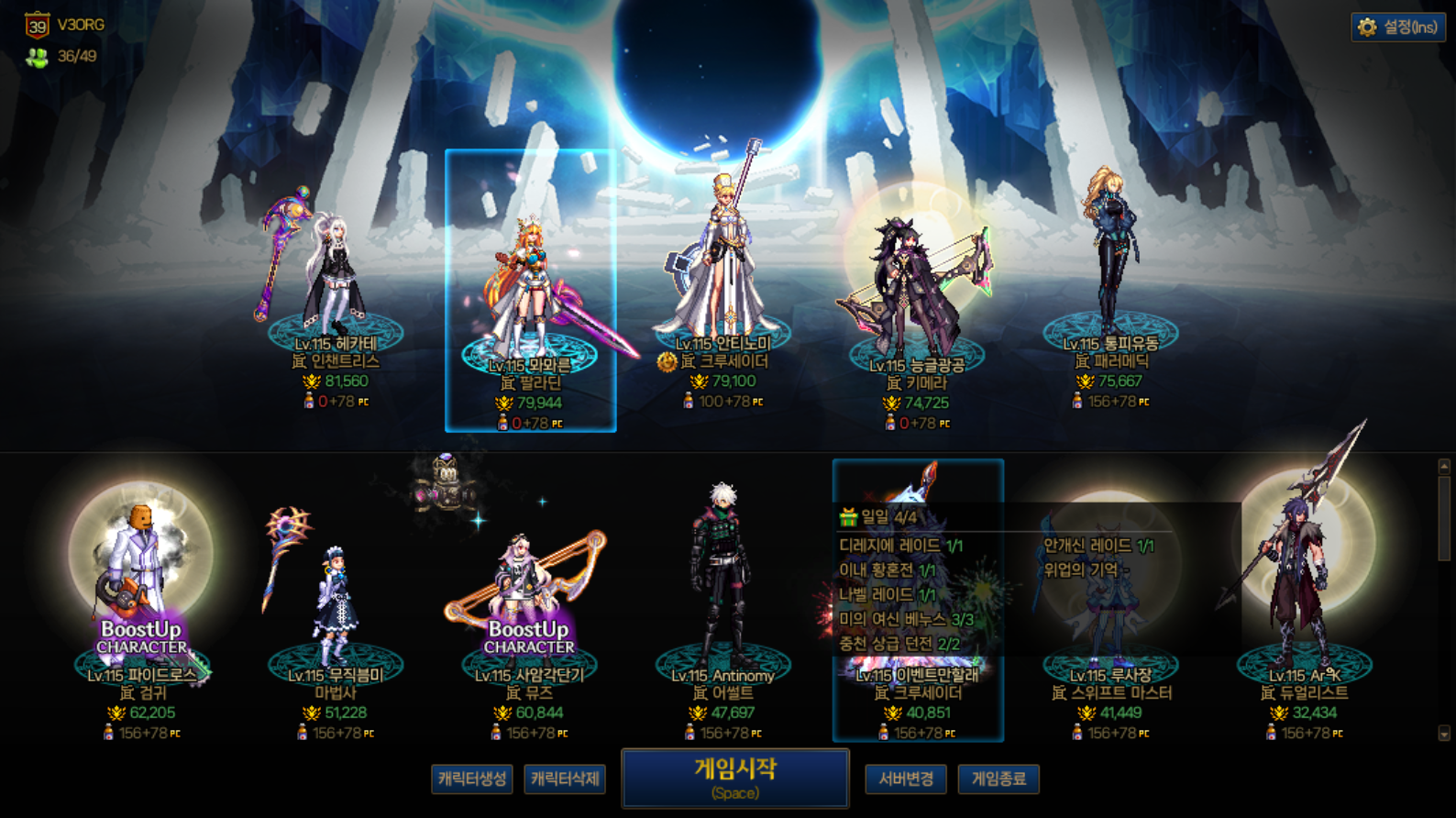The height and width of the screenshot is (818, 1456).
Task: Choose 파이드로스 검귀 BoostUp character
Action: coord(141,596)
